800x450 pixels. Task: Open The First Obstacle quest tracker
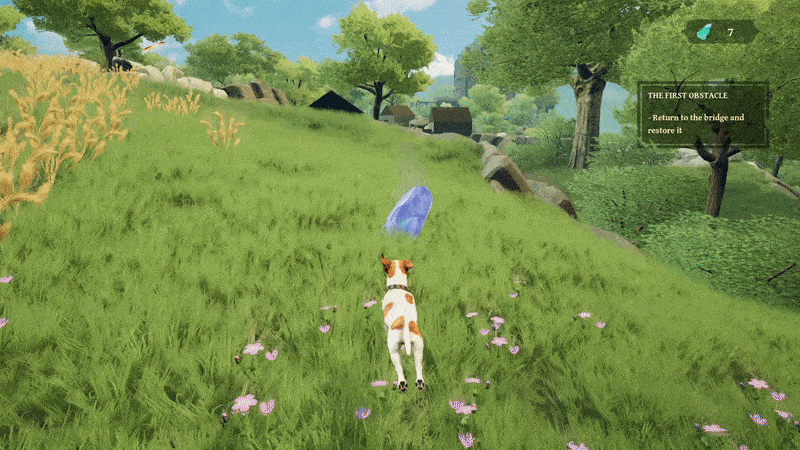(x=703, y=114)
